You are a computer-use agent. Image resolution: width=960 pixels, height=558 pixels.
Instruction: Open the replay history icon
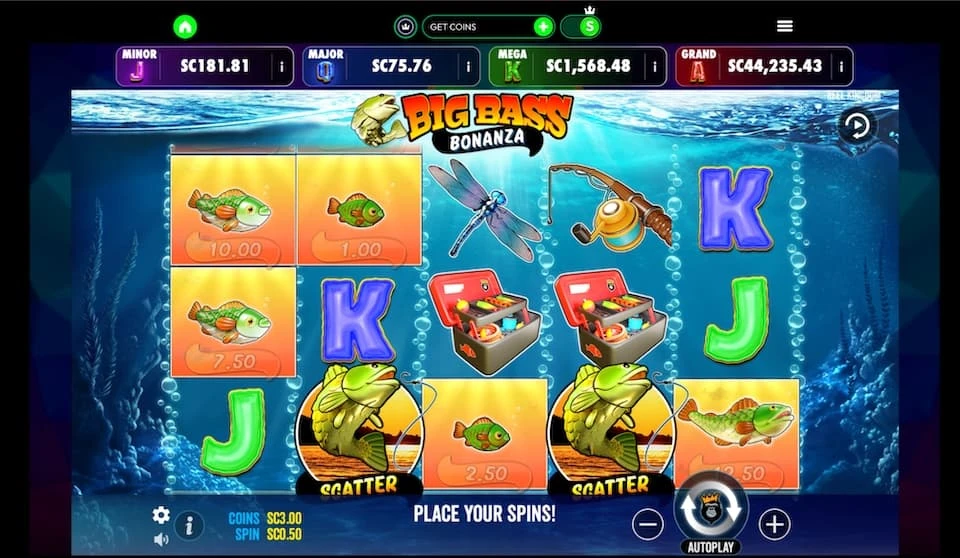[x=856, y=126]
